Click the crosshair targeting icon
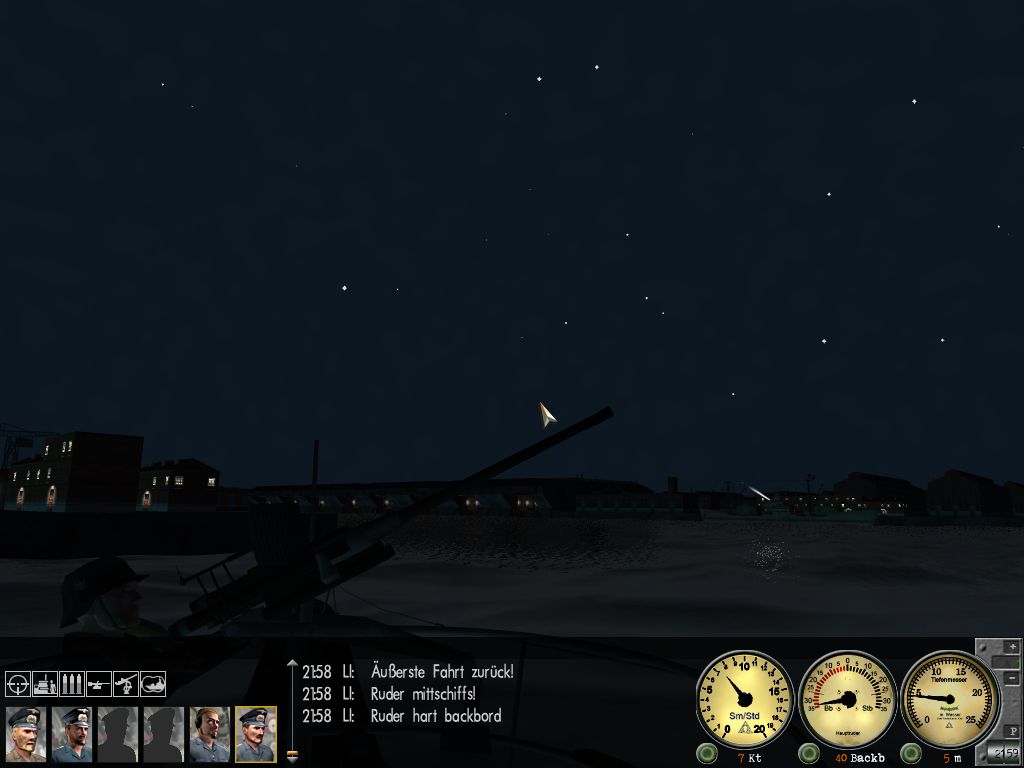1024x768 pixels. [x=18, y=684]
